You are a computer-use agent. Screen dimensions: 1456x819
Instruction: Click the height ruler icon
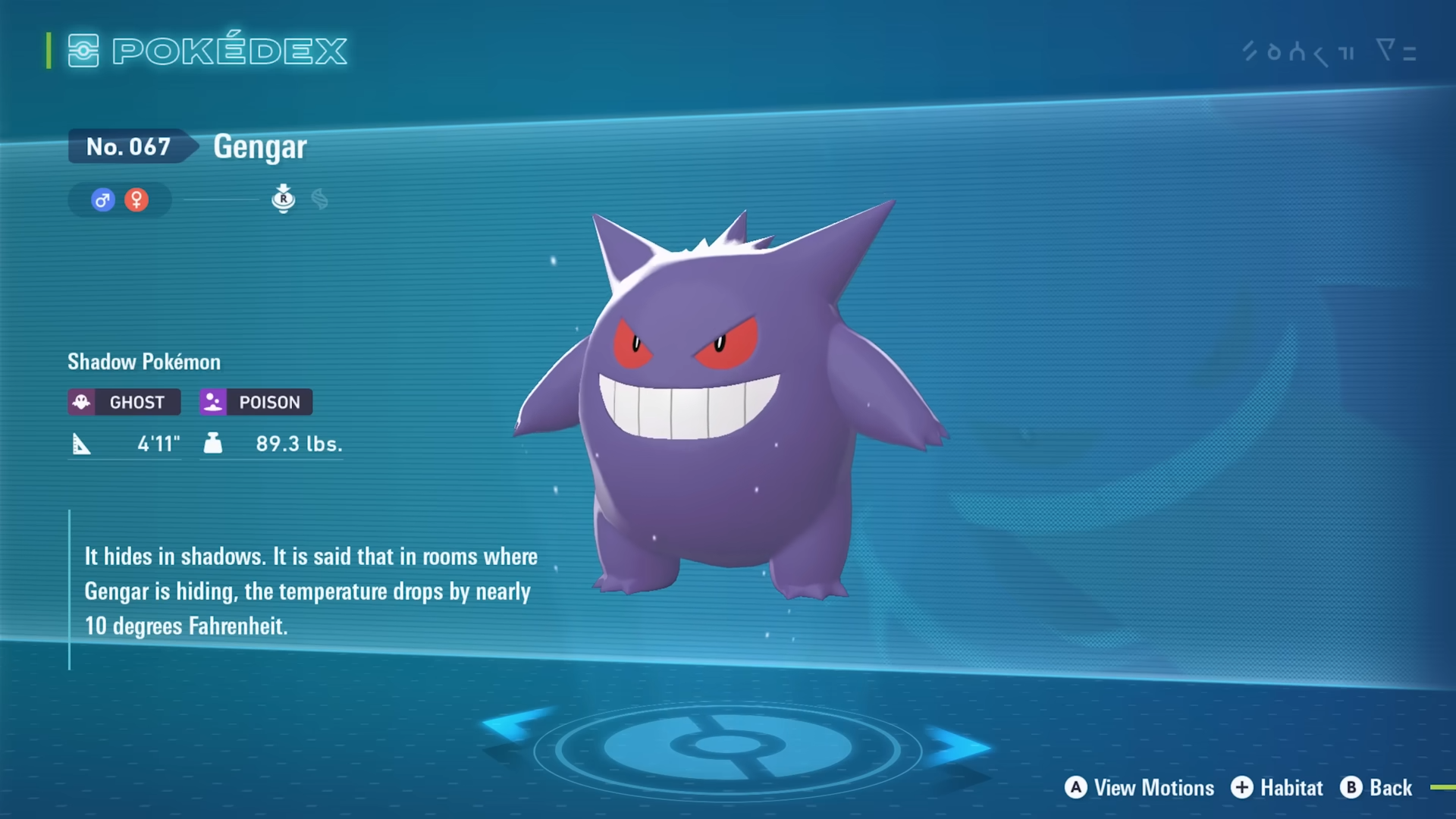pos(83,444)
